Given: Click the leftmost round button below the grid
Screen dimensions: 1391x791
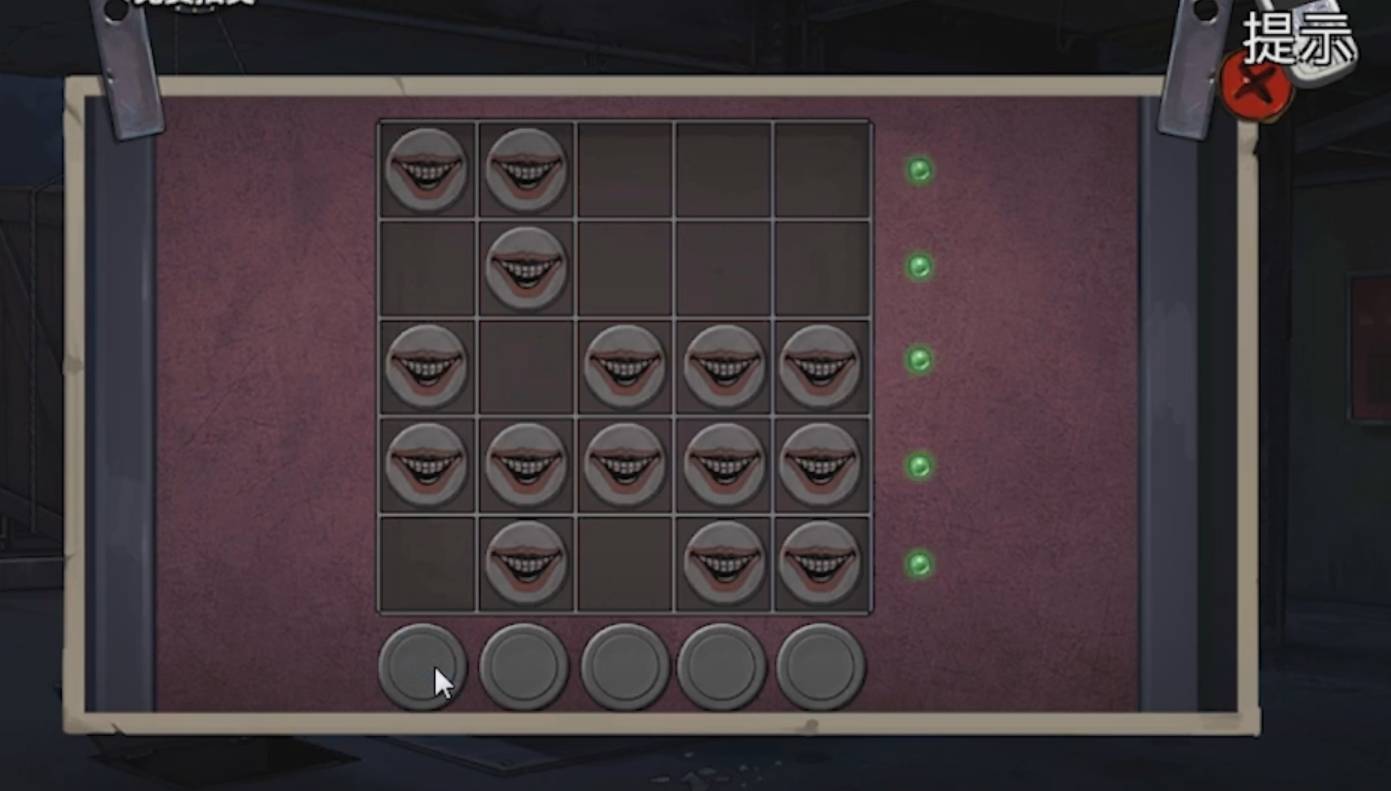Looking at the screenshot, I should [422, 665].
